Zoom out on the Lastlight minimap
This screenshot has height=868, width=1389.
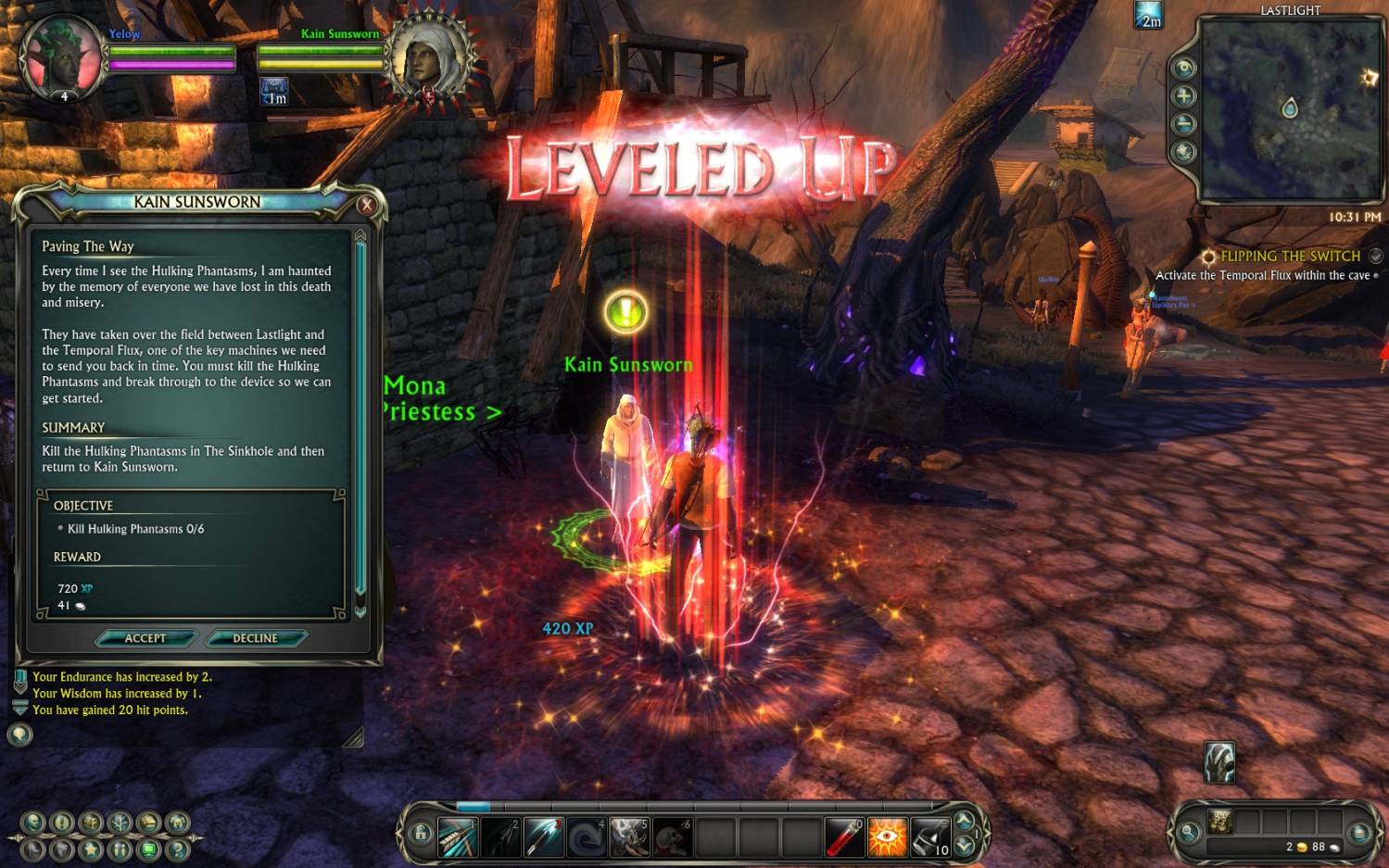[x=1184, y=124]
